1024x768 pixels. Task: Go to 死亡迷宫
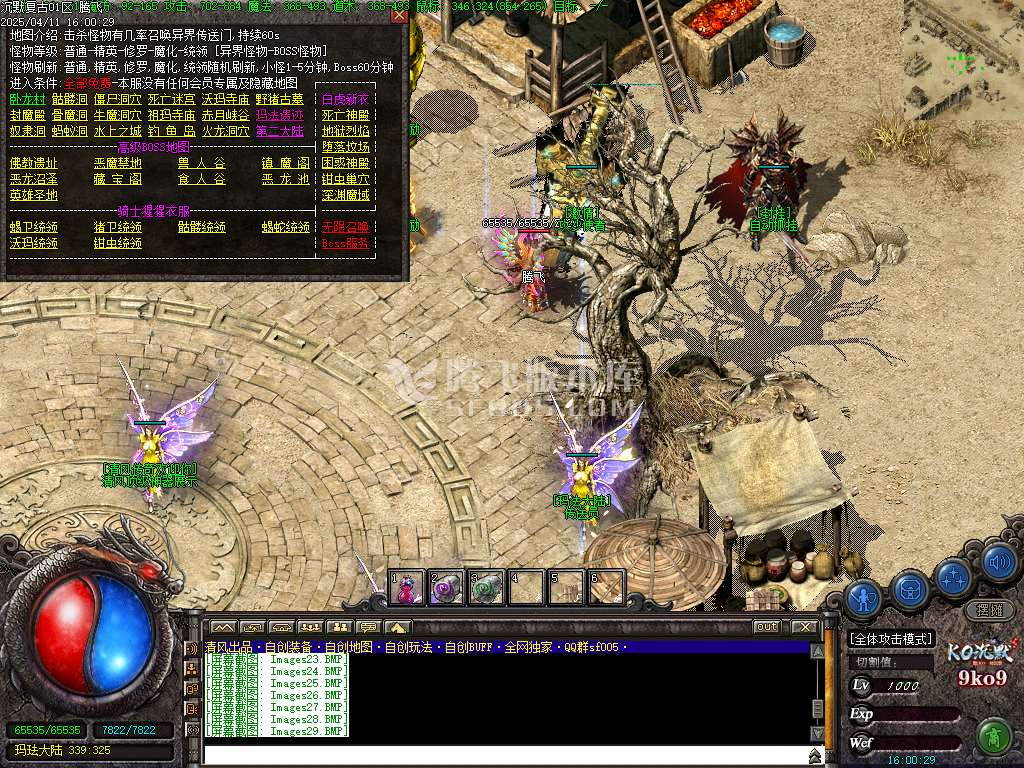[x=172, y=100]
